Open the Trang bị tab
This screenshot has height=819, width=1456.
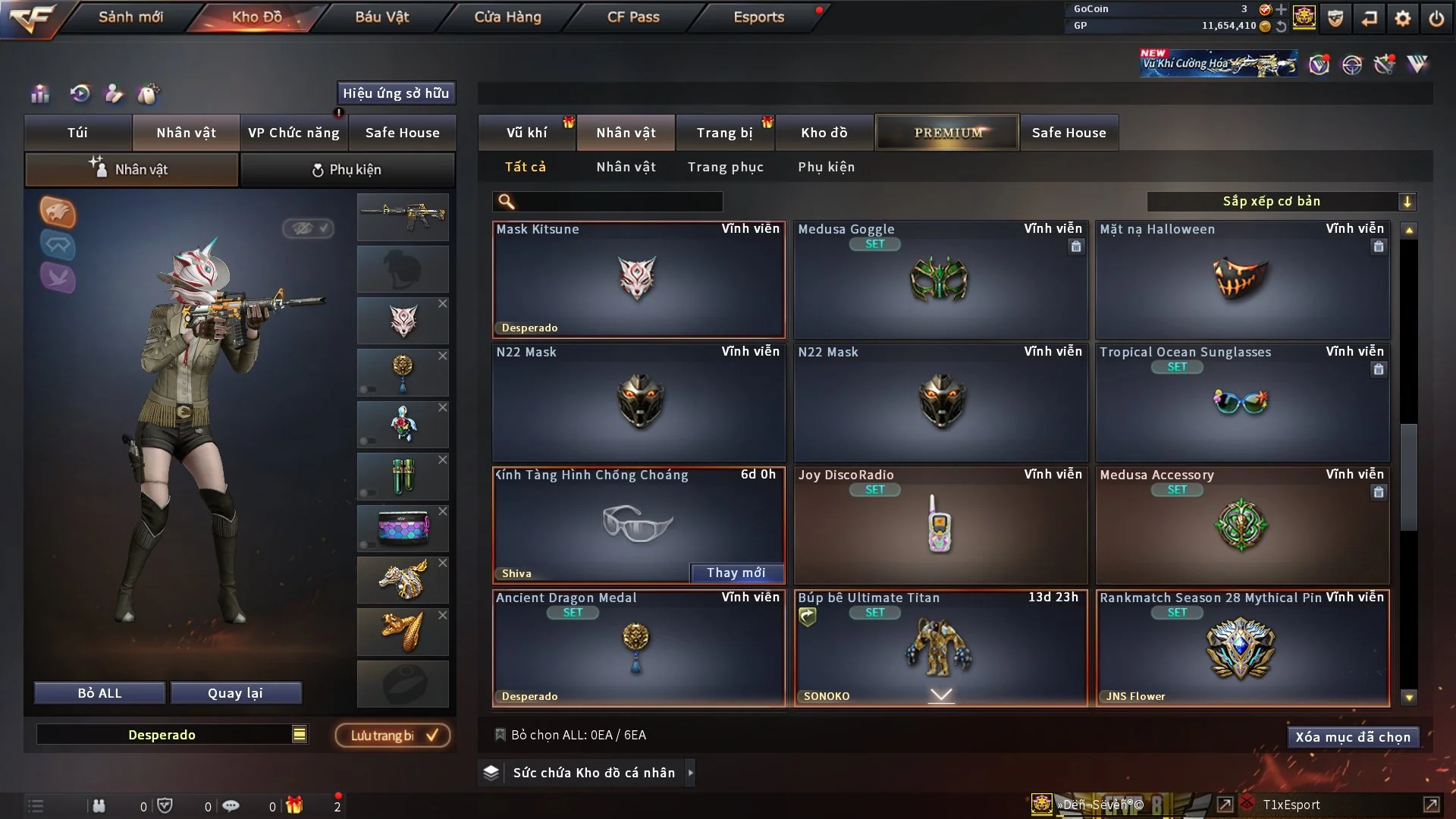724,133
